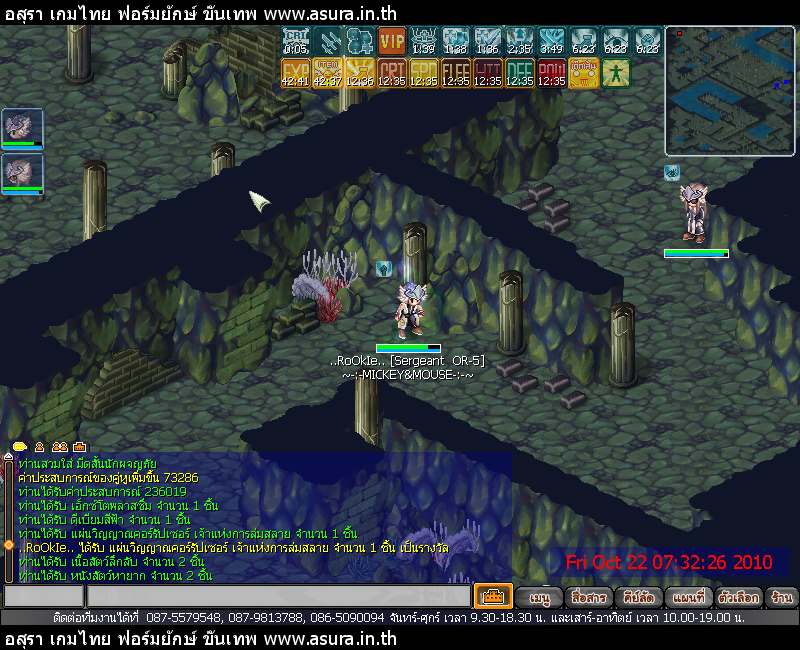The height and width of the screenshot is (650, 800).
Task: Switch to the single person chat tab
Action: [40, 446]
